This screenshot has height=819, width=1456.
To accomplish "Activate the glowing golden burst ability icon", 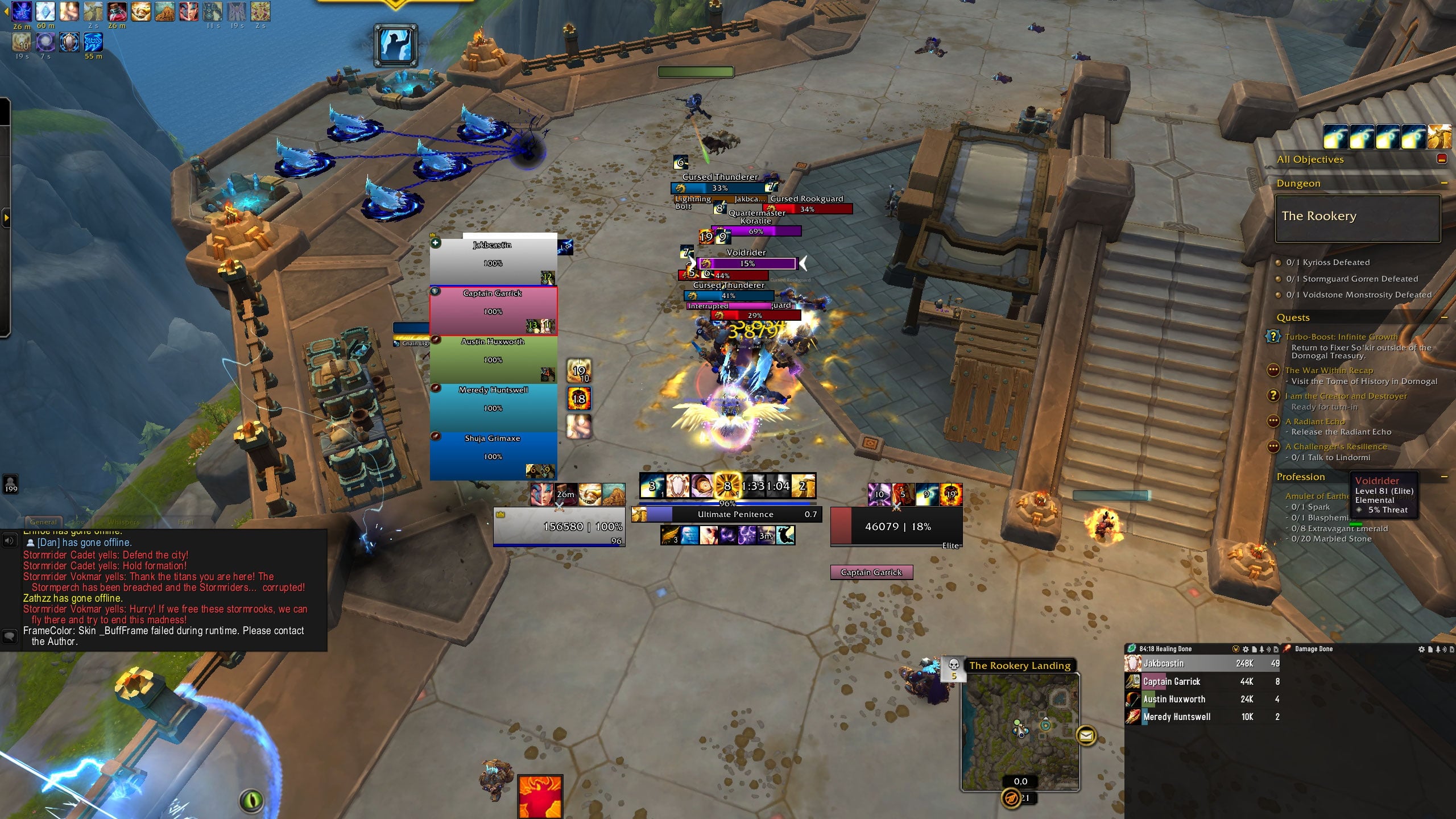I will [727, 486].
